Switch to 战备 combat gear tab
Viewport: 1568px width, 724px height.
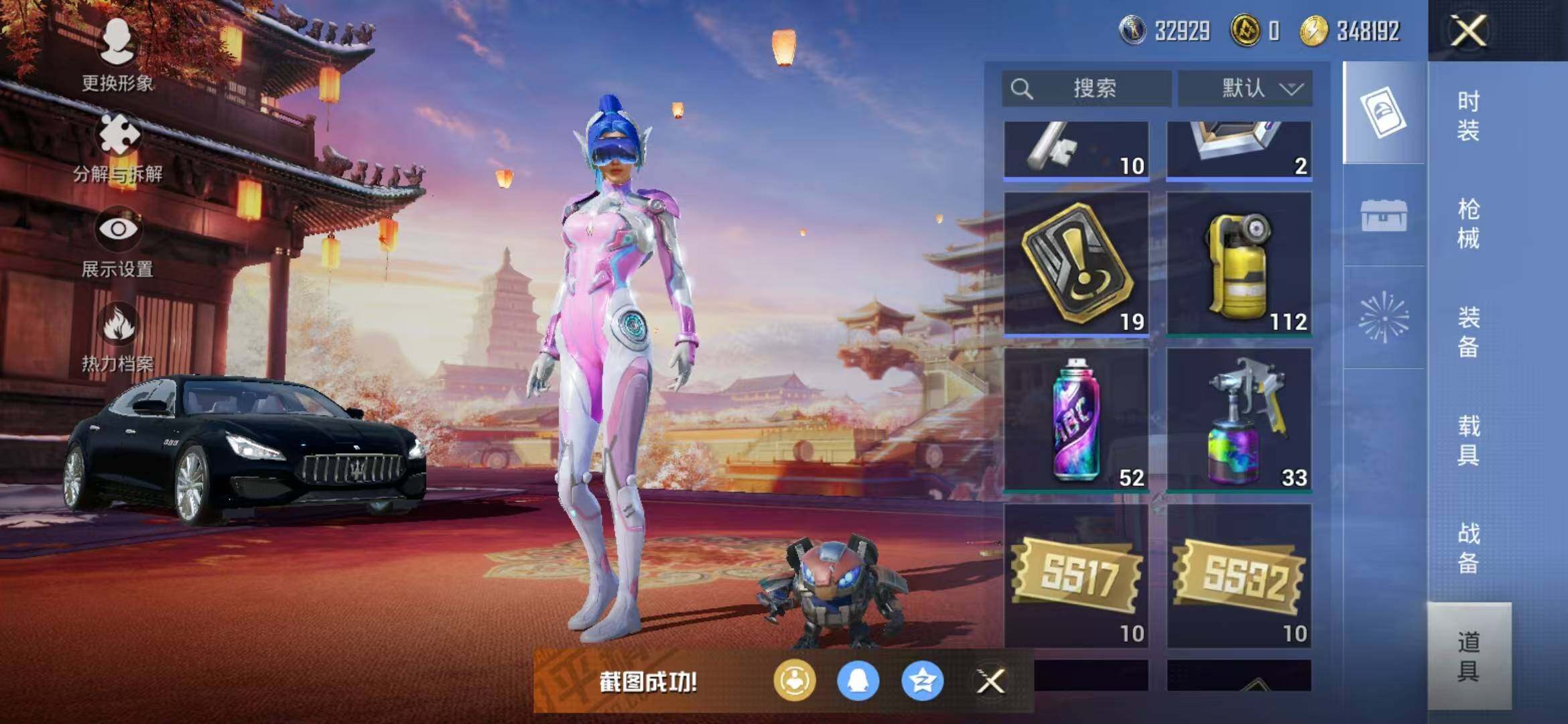1467,548
